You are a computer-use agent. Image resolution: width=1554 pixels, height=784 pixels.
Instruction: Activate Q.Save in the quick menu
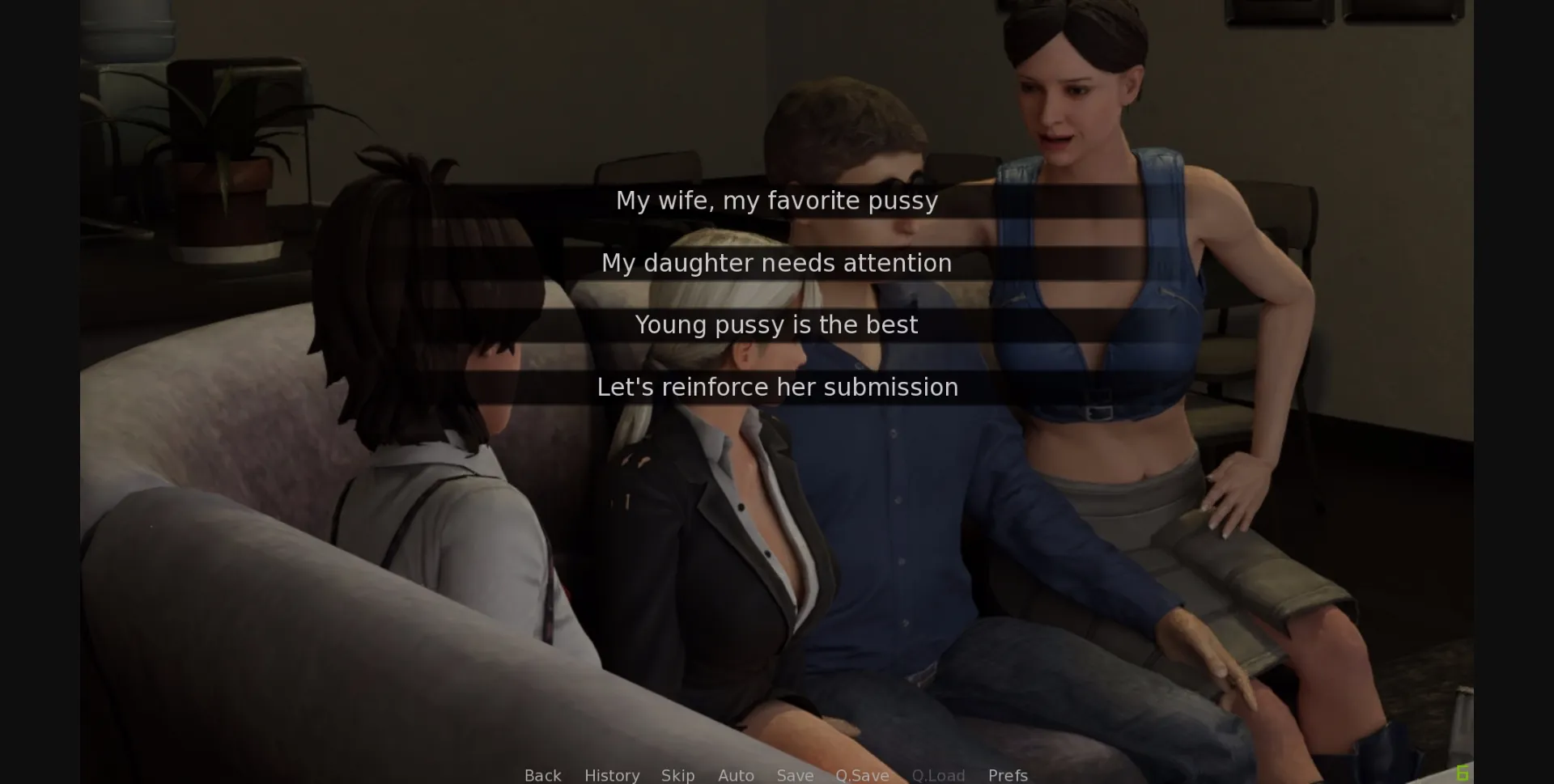pyautogui.click(x=862, y=774)
